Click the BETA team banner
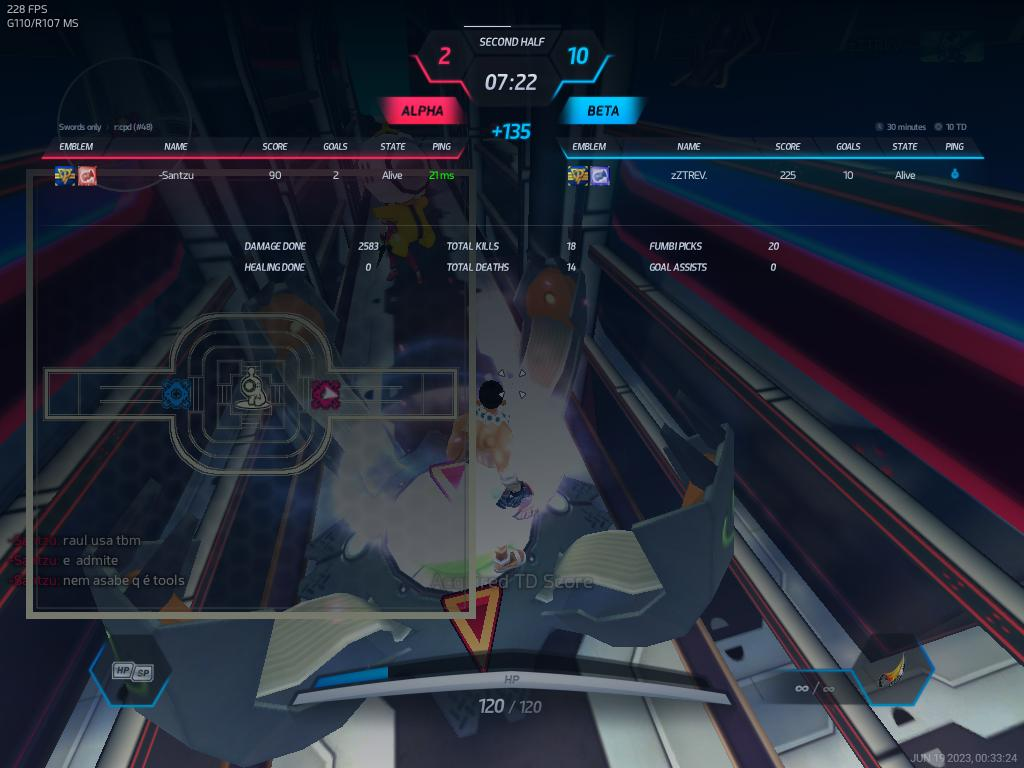 [x=603, y=111]
